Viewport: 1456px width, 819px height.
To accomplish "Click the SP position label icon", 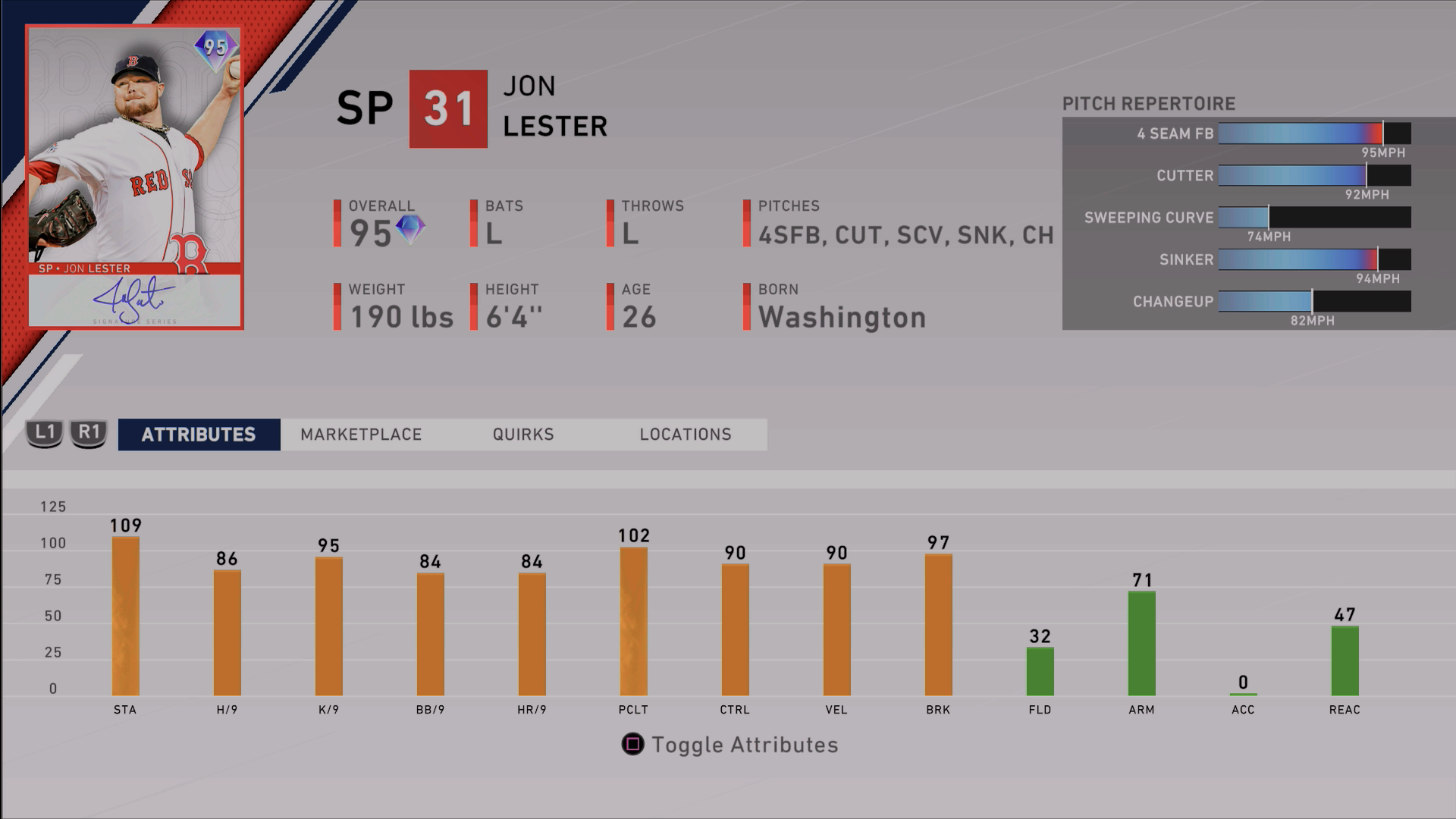I will coord(366,108).
